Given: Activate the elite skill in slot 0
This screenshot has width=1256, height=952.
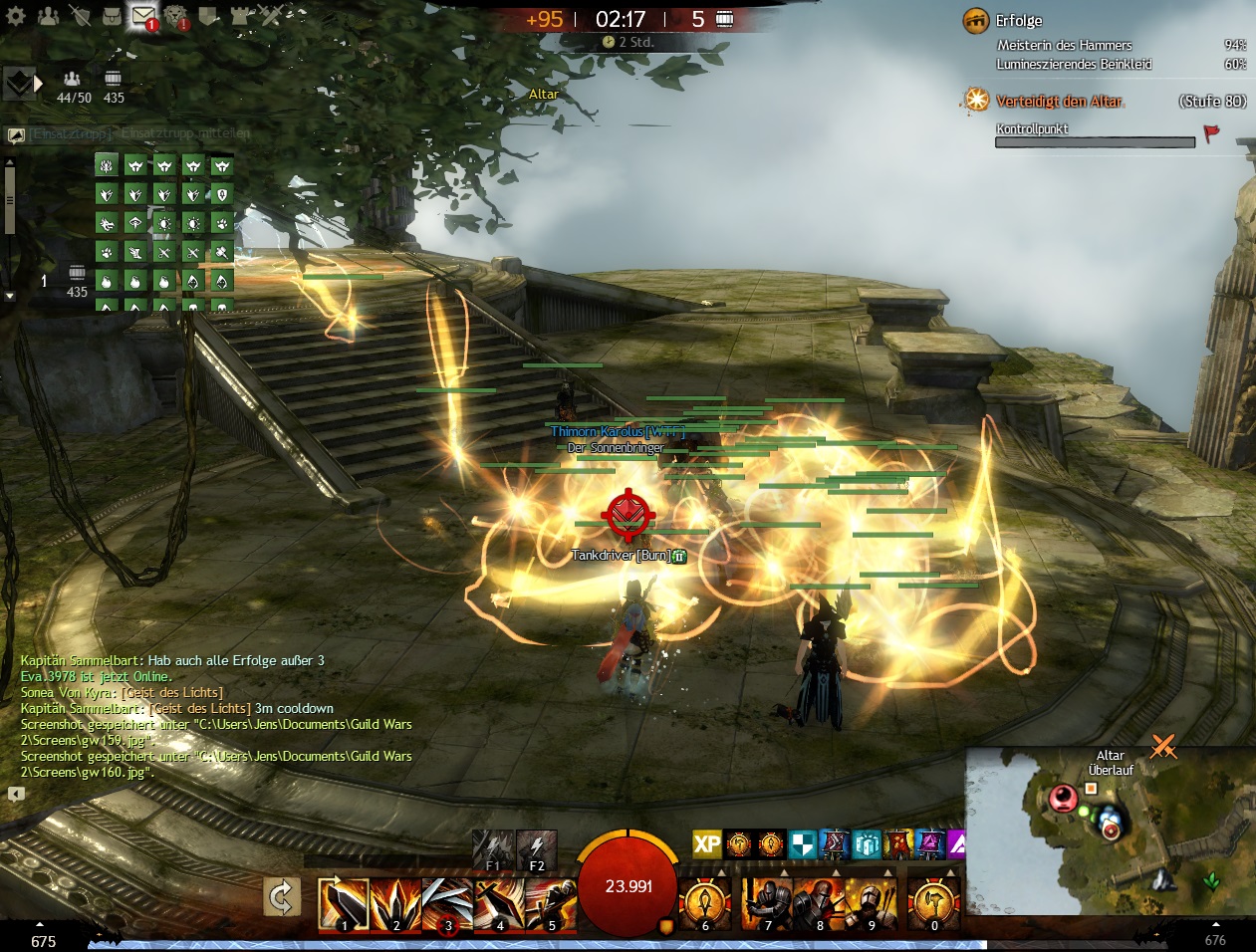Looking at the screenshot, I should tap(933, 903).
